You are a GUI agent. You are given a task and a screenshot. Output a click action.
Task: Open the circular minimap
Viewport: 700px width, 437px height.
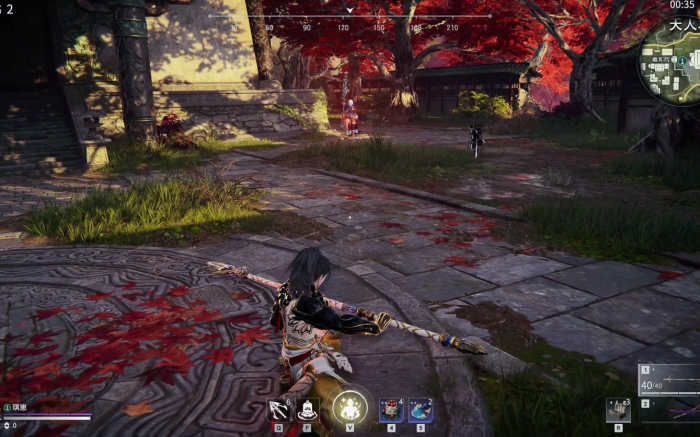tap(672, 61)
